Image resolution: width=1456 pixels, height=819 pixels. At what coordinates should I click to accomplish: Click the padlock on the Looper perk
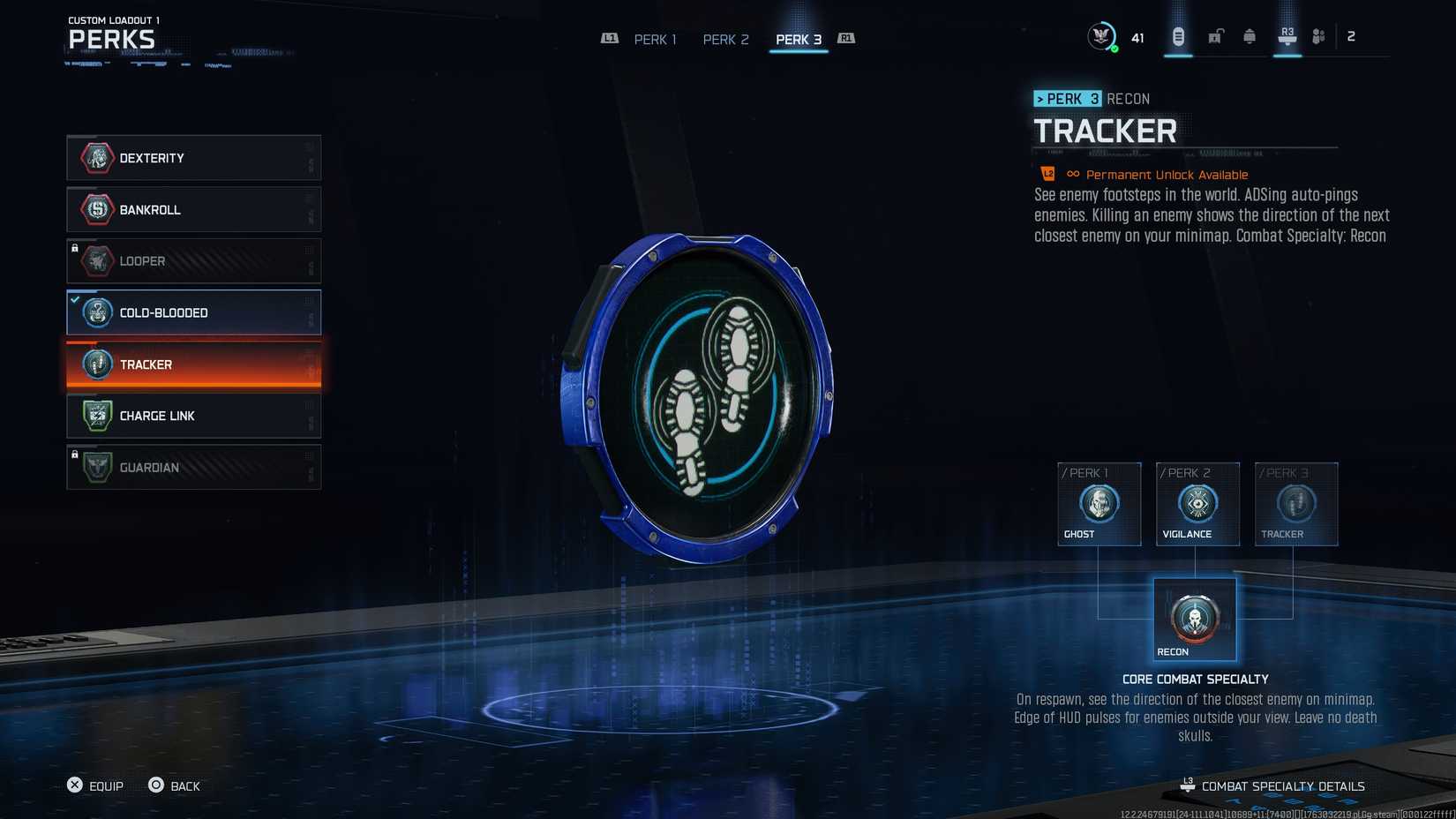tap(75, 247)
